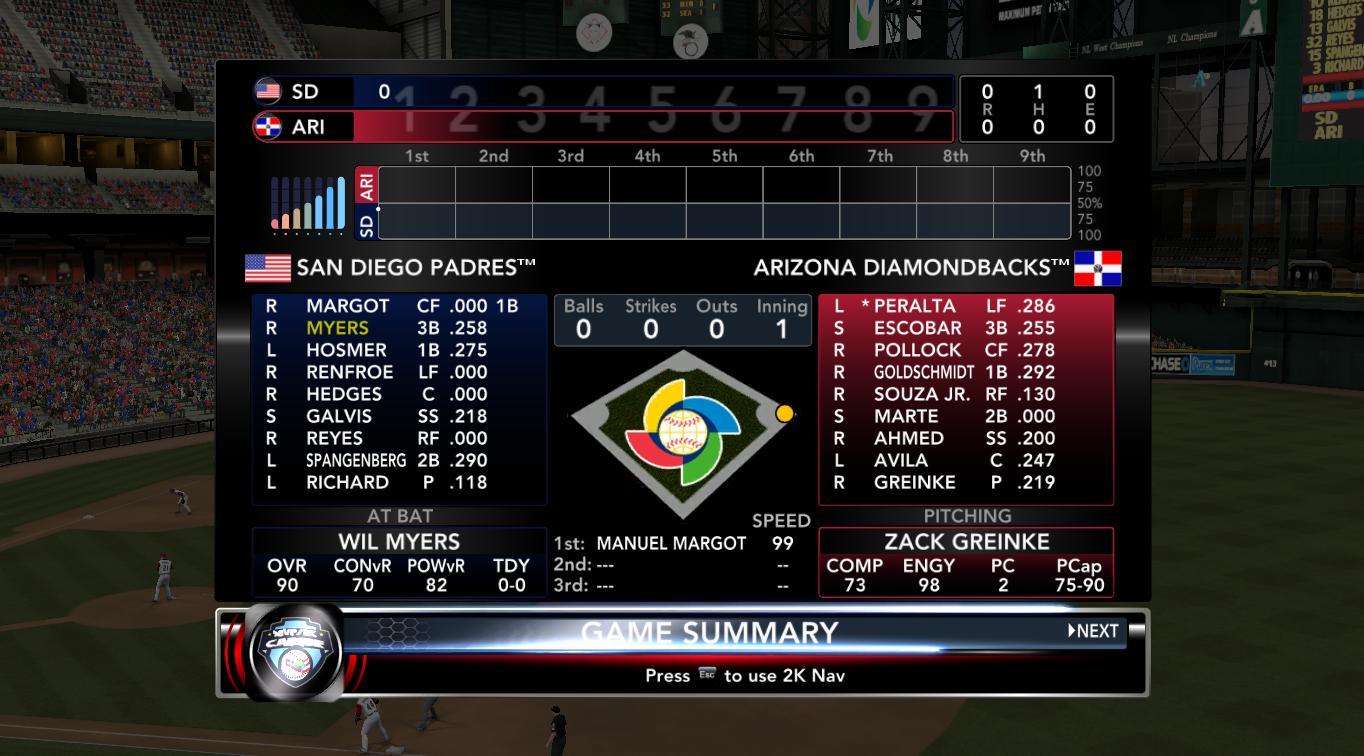
Task: Choose Hosmer from the San Diego batting order
Action: coord(346,350)
